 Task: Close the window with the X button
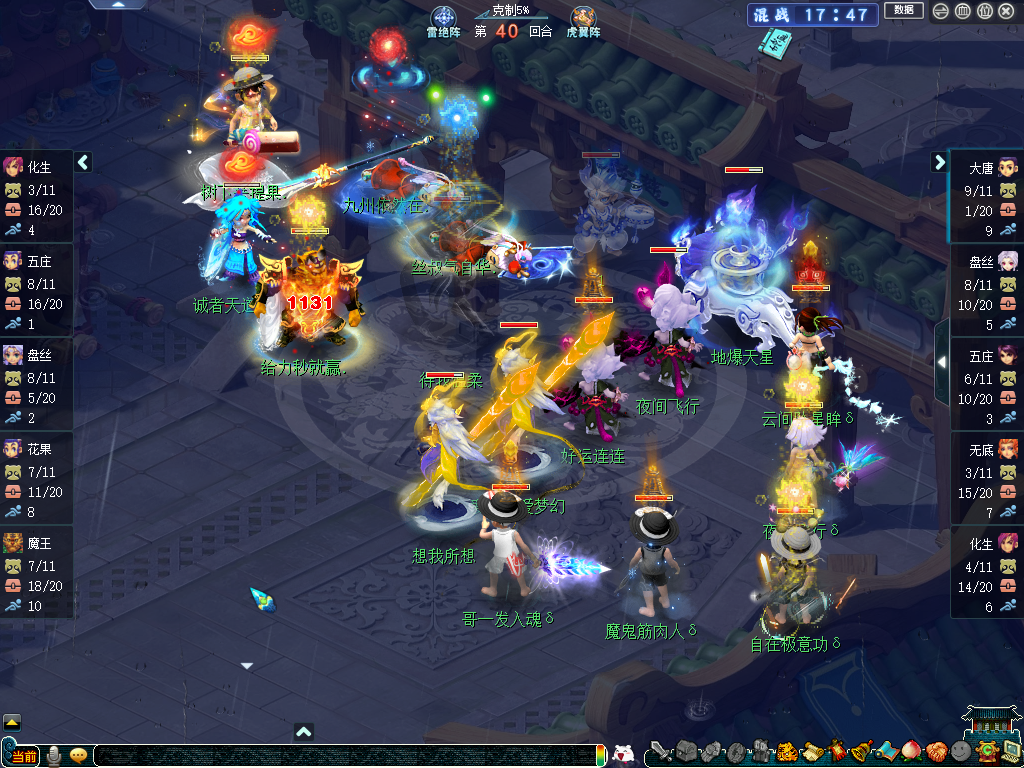(x=1006, y=11)
